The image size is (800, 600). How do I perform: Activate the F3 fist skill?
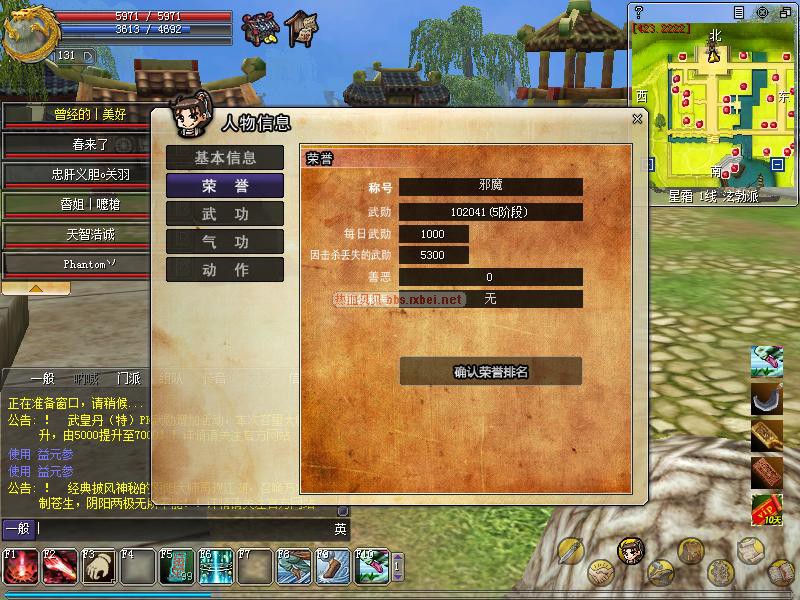pyautogui.click(x=98, y=566)
